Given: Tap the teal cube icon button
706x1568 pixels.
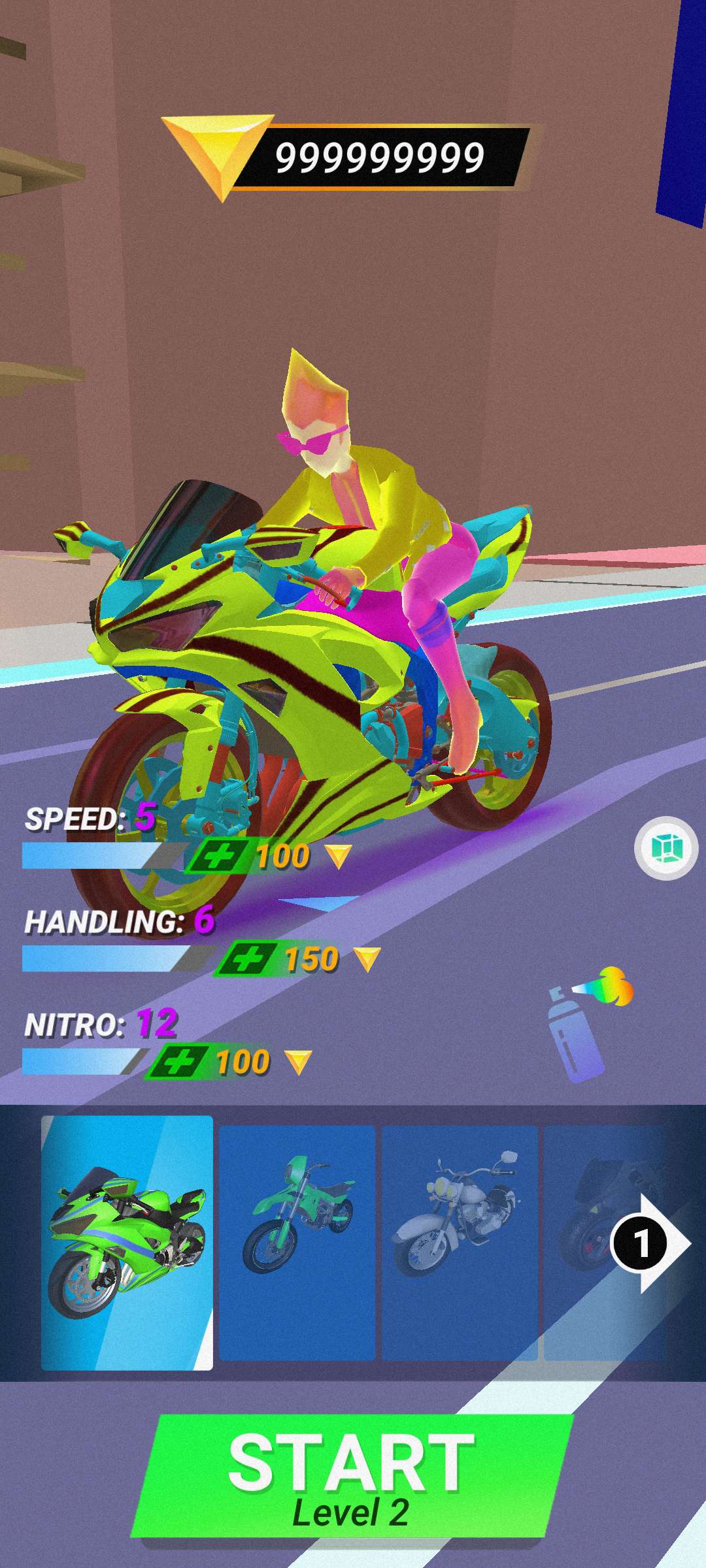Looking at the screenshot, I should (x=666, y=848).
